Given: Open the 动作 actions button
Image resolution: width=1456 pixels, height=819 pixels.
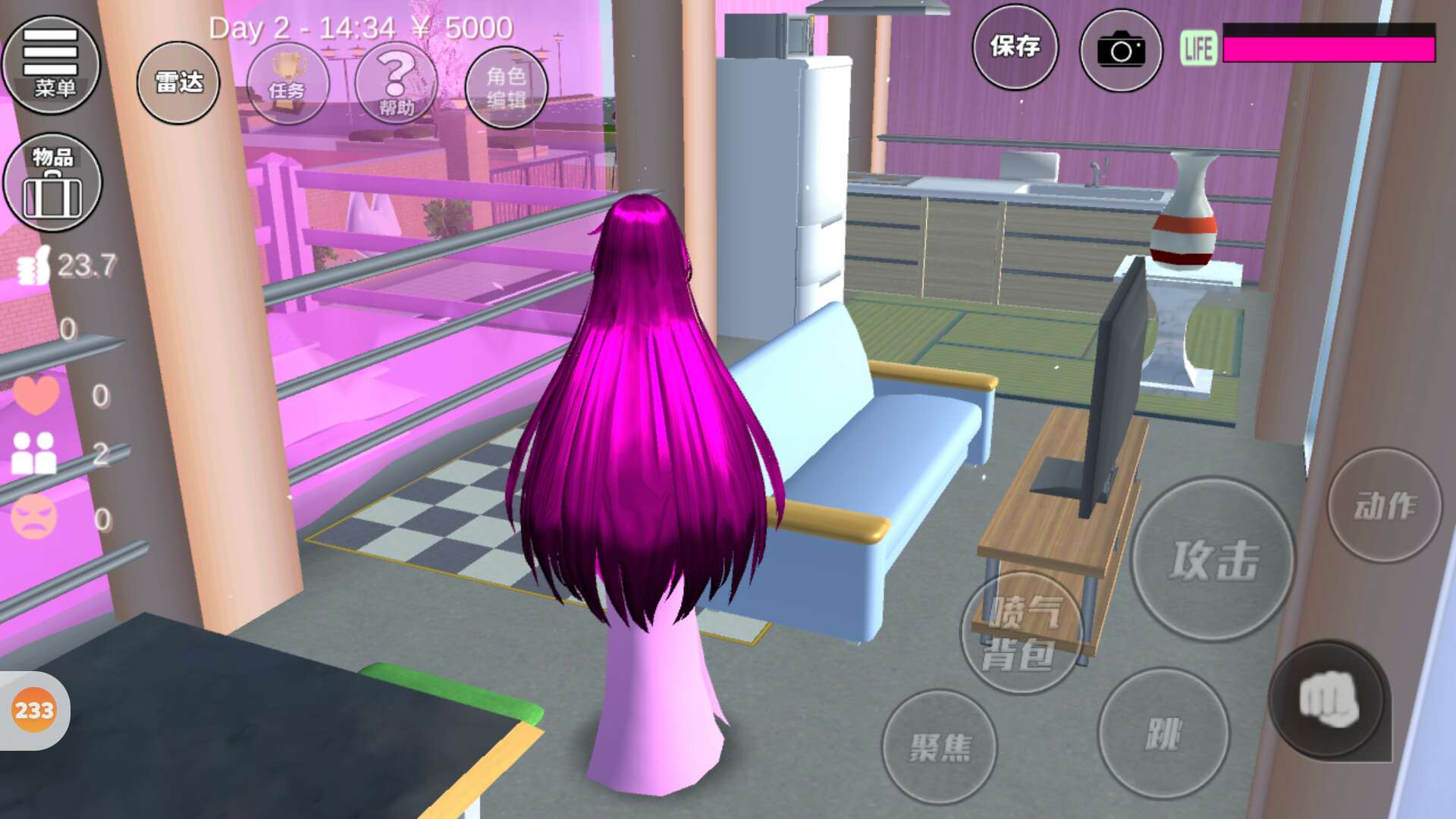Looking at the screenshot, I should click(1384, 506).
